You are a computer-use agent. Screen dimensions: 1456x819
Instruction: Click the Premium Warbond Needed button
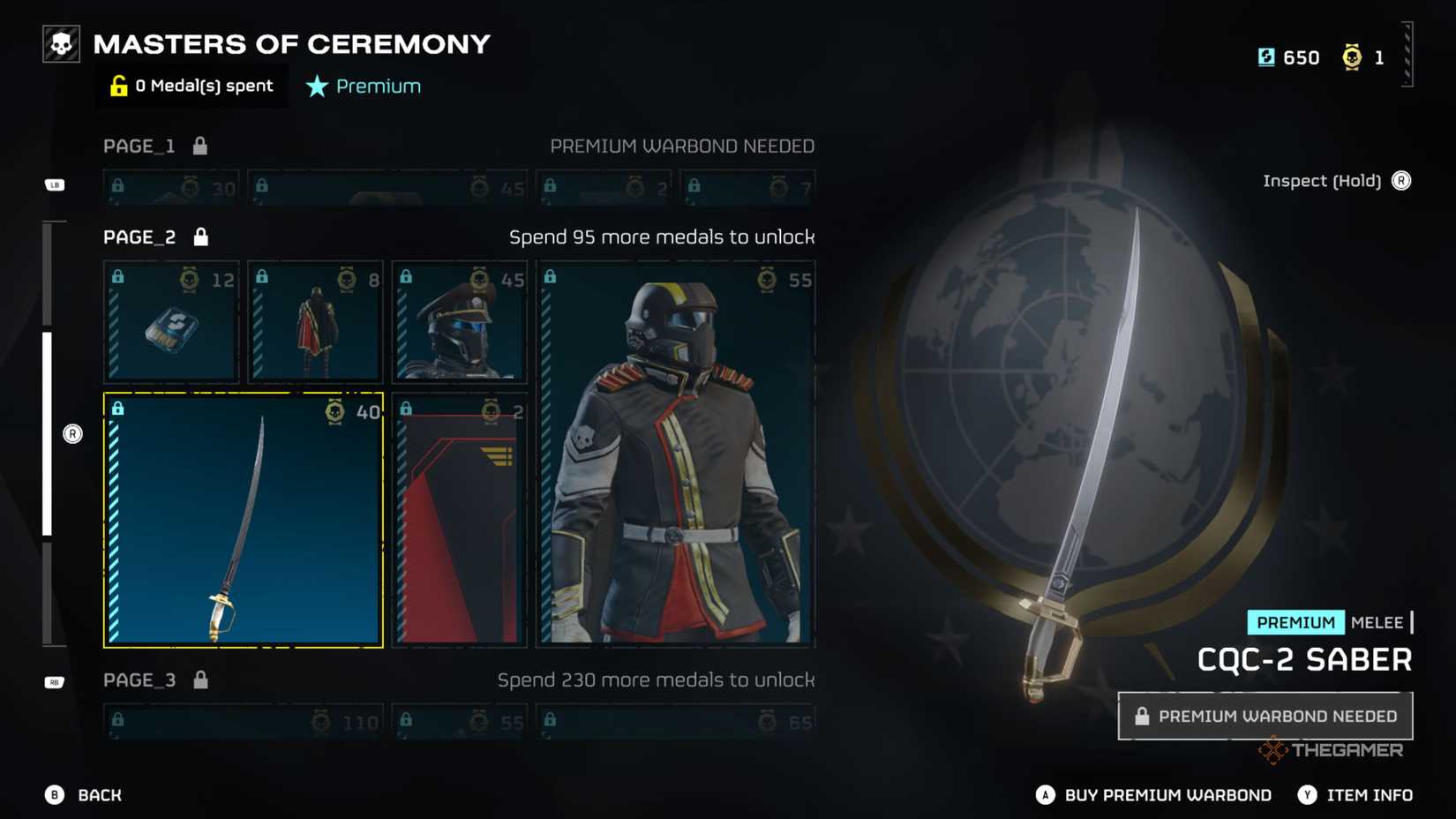1268,716
